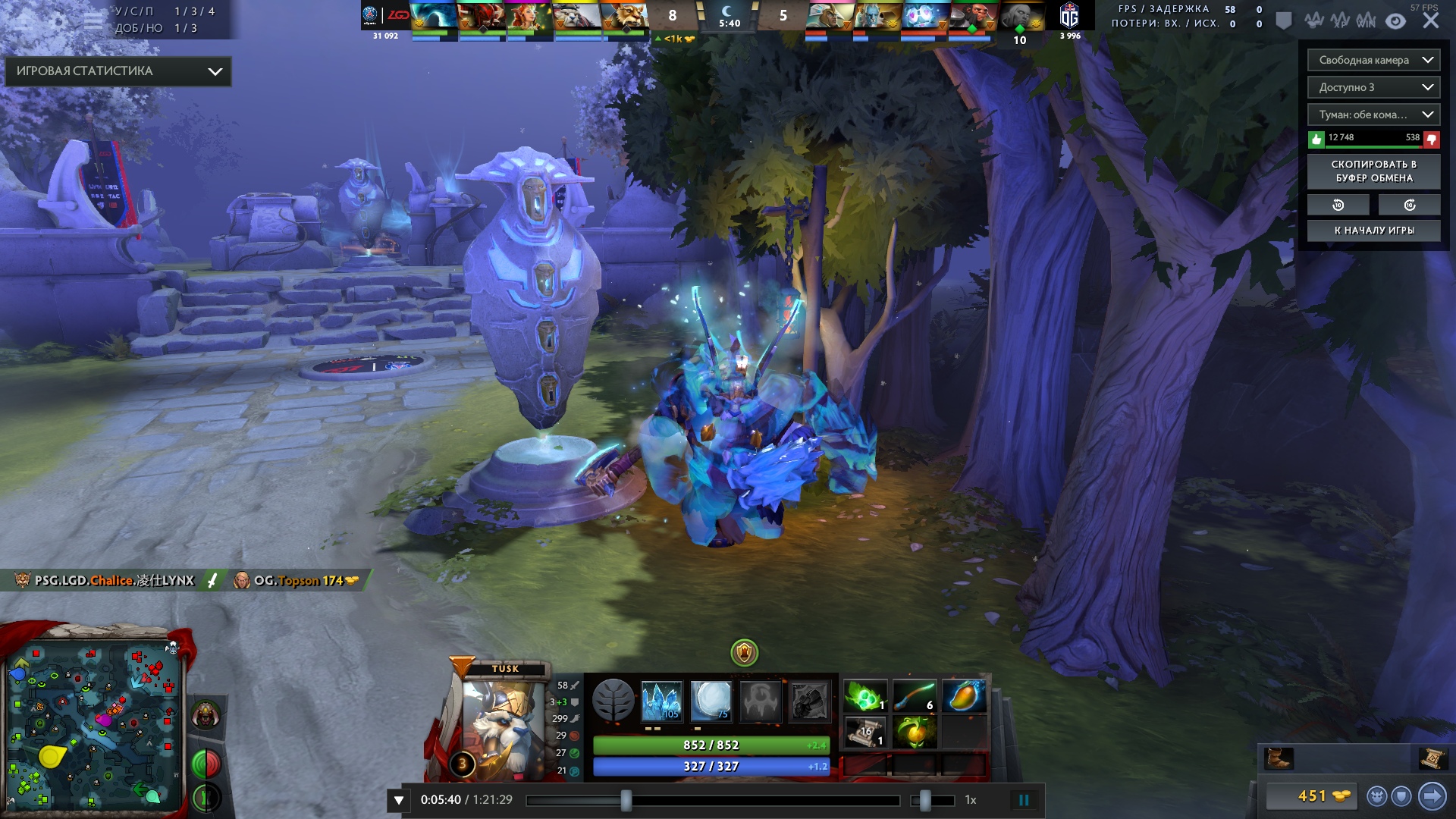The height and width of the screenshot is (819, 1456).
Task: Toggle the eye spectator view icon
Action: (1395, 21)
